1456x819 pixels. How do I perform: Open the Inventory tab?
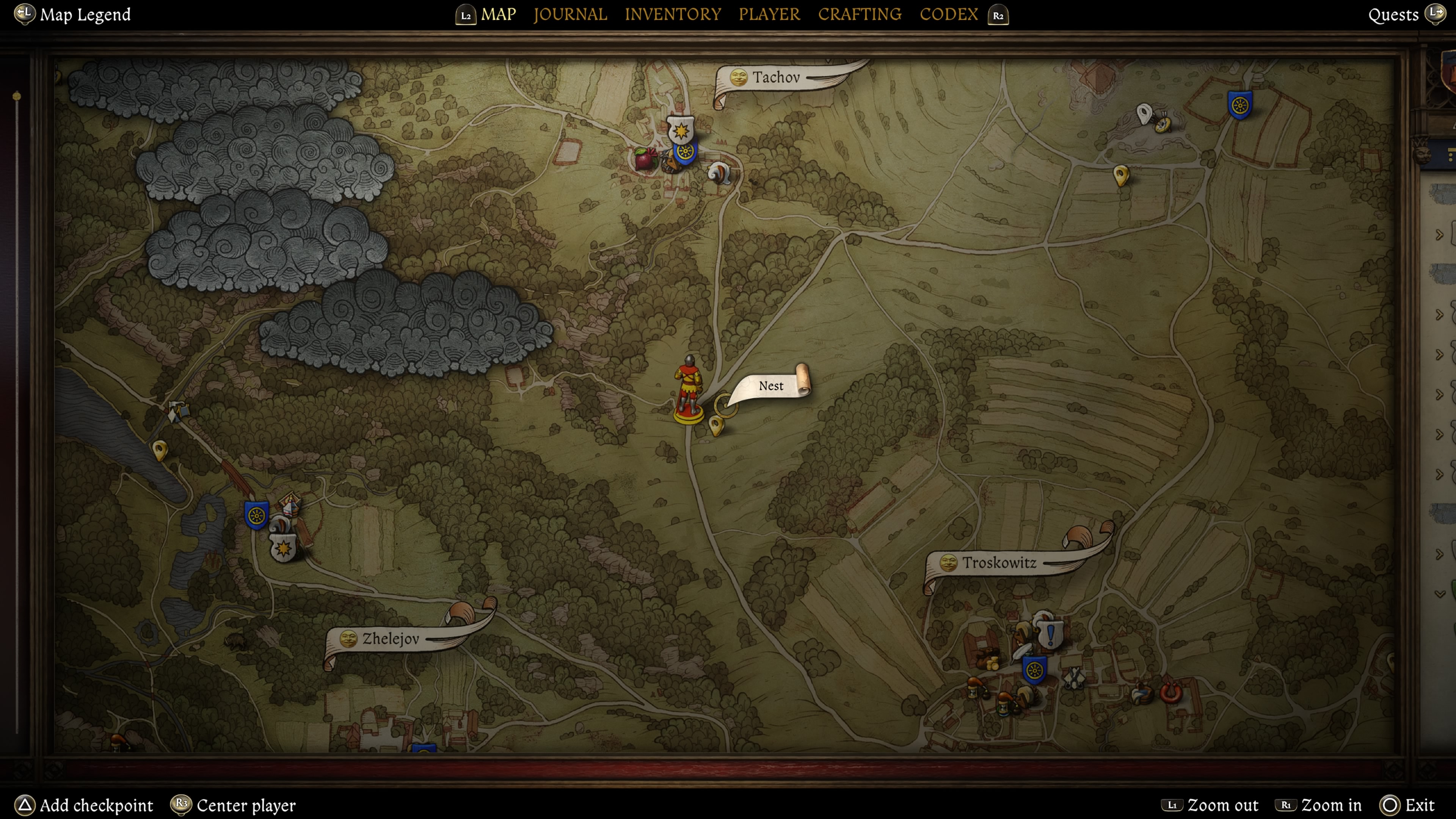click(673, 14)
